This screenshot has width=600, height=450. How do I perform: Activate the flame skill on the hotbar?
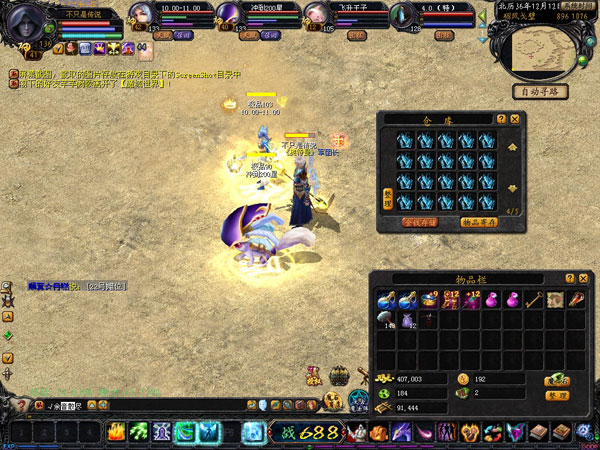point(116,432)
